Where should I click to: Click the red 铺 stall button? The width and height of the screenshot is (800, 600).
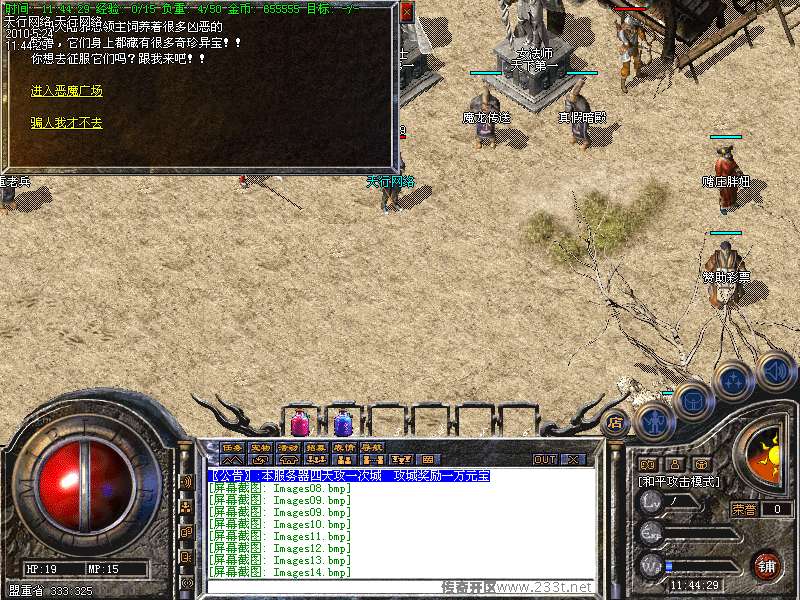(x=767, y=564)
